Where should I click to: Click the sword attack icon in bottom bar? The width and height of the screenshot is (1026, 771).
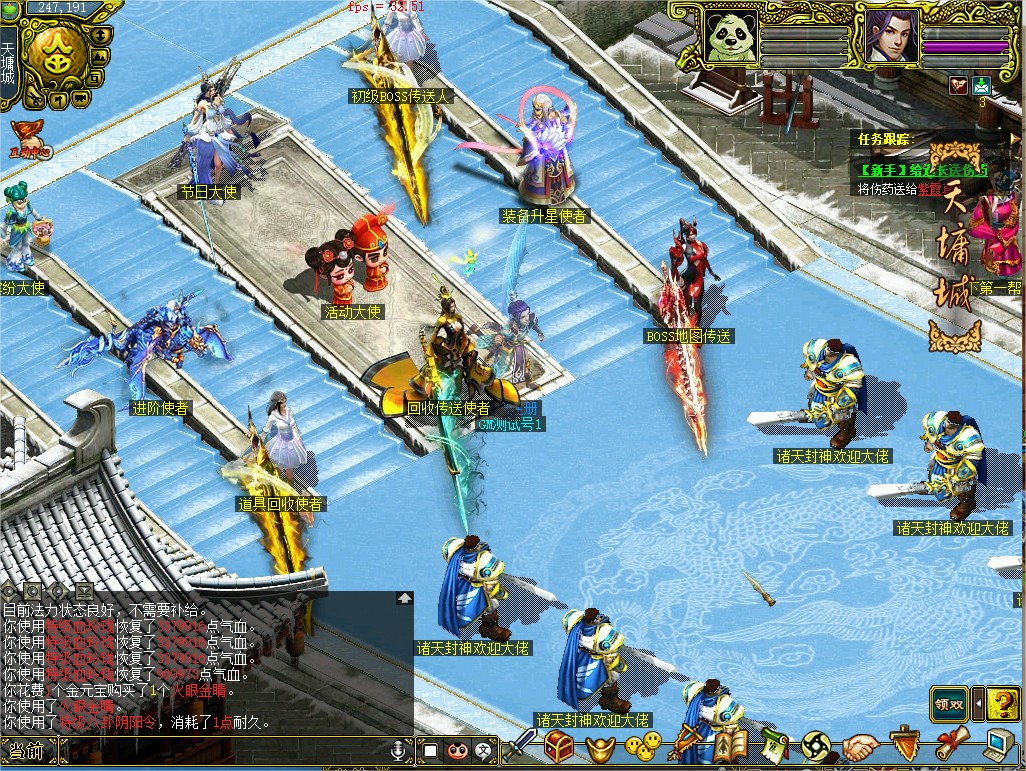(x=520, y=745)
